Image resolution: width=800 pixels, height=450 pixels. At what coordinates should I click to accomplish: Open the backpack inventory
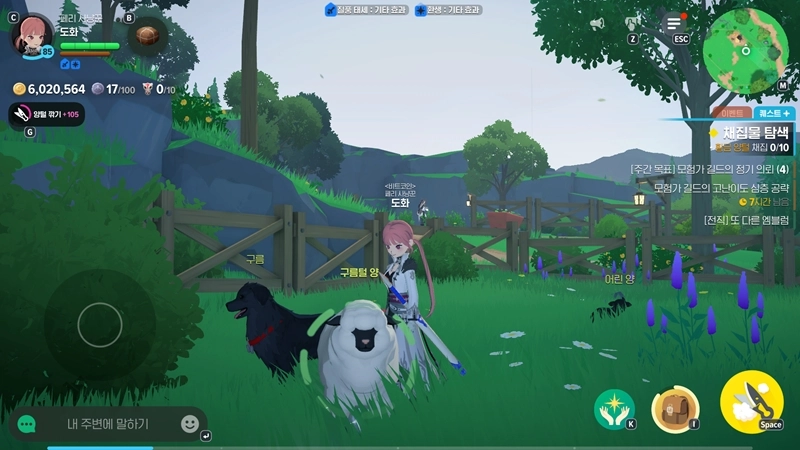click(x=673, y=408)
